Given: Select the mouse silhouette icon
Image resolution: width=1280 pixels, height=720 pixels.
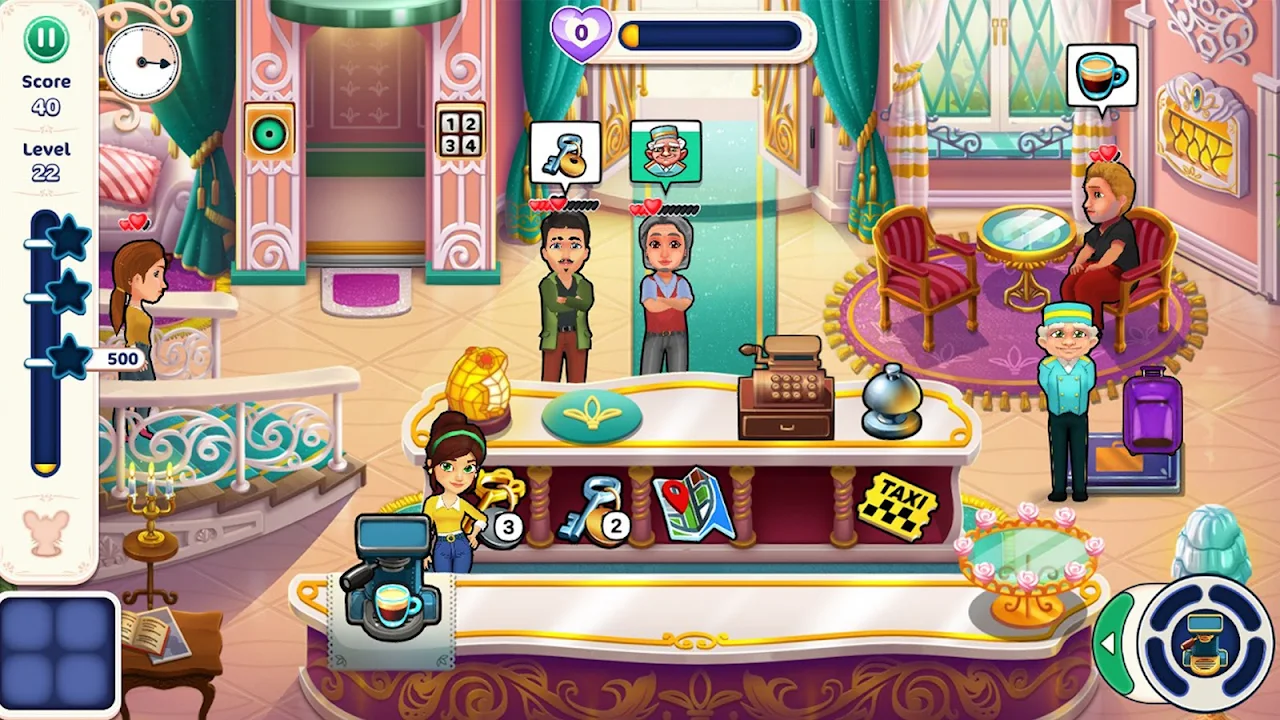Looking at the screenshot, I should point(47,532).
